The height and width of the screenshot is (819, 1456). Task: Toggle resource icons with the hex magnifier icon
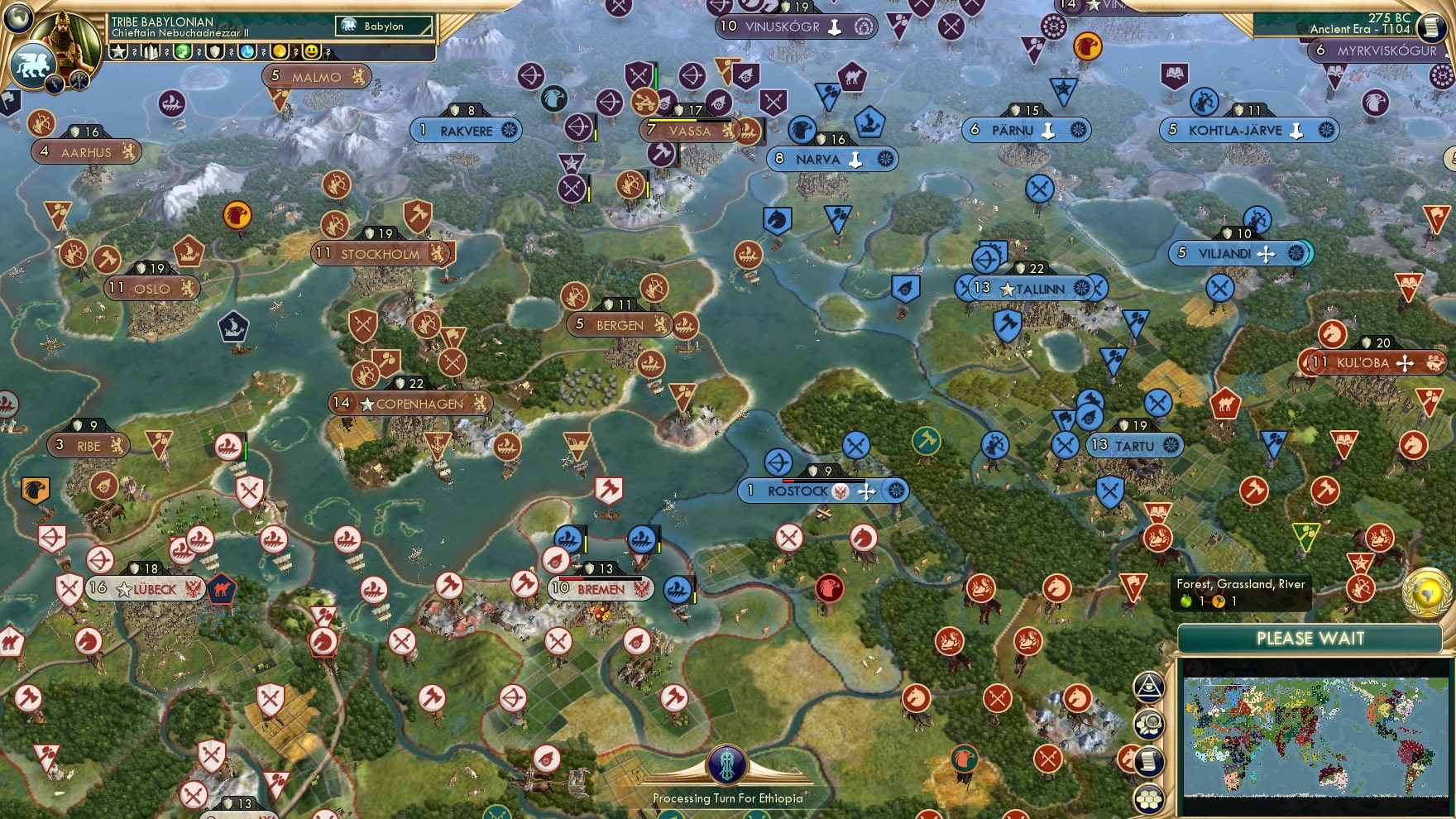pyautogui.click(x=1149, y=724)
